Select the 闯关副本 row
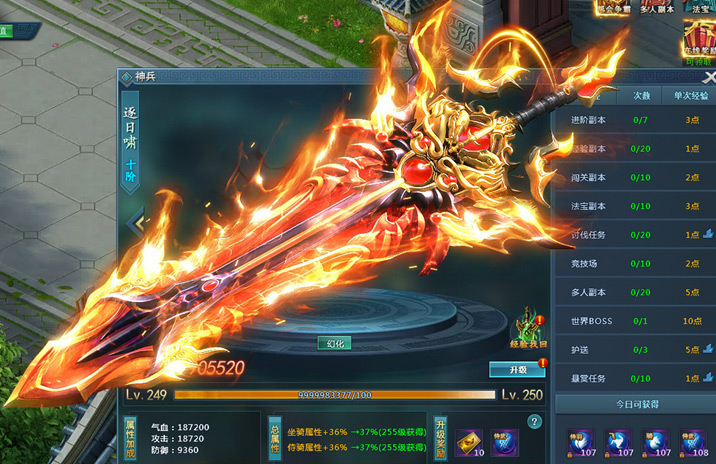 pyautogui.click(x=634, y=177)
